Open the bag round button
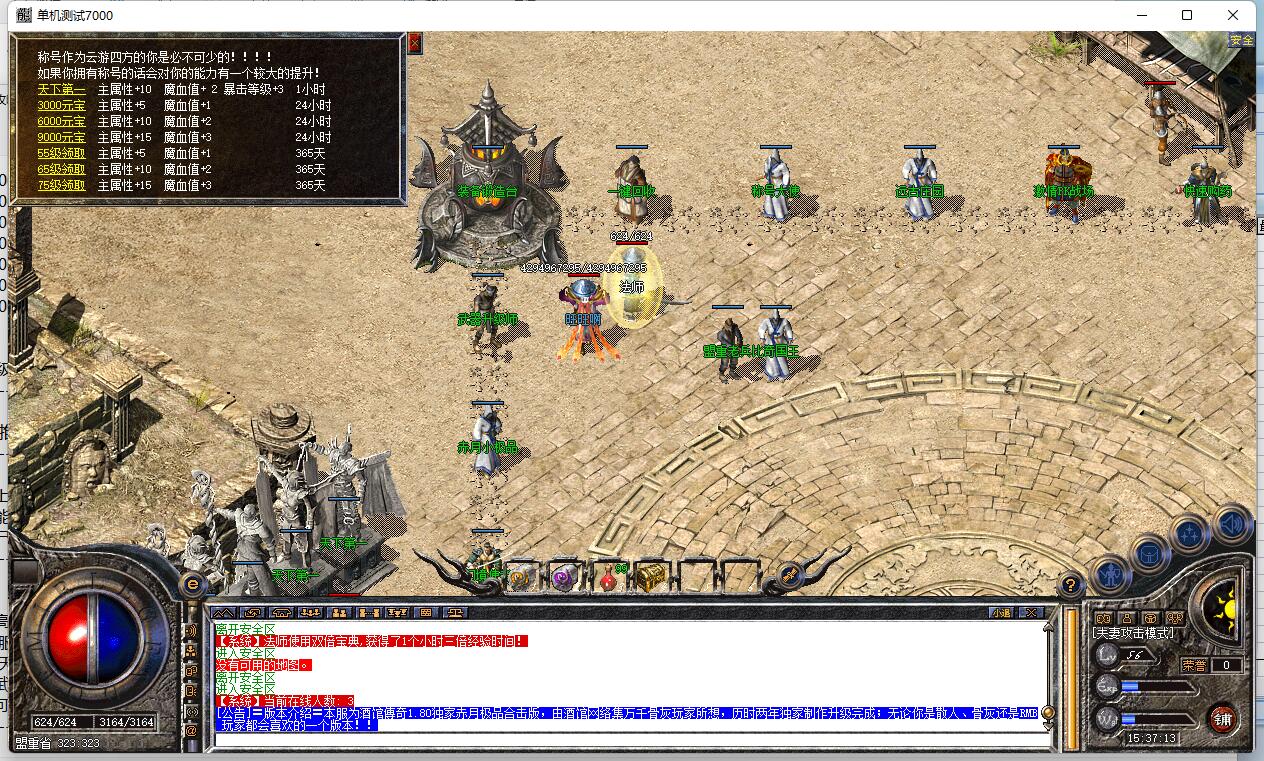Image resolution: width=1264 pixels, height=761 pixels. point(1149,552)
